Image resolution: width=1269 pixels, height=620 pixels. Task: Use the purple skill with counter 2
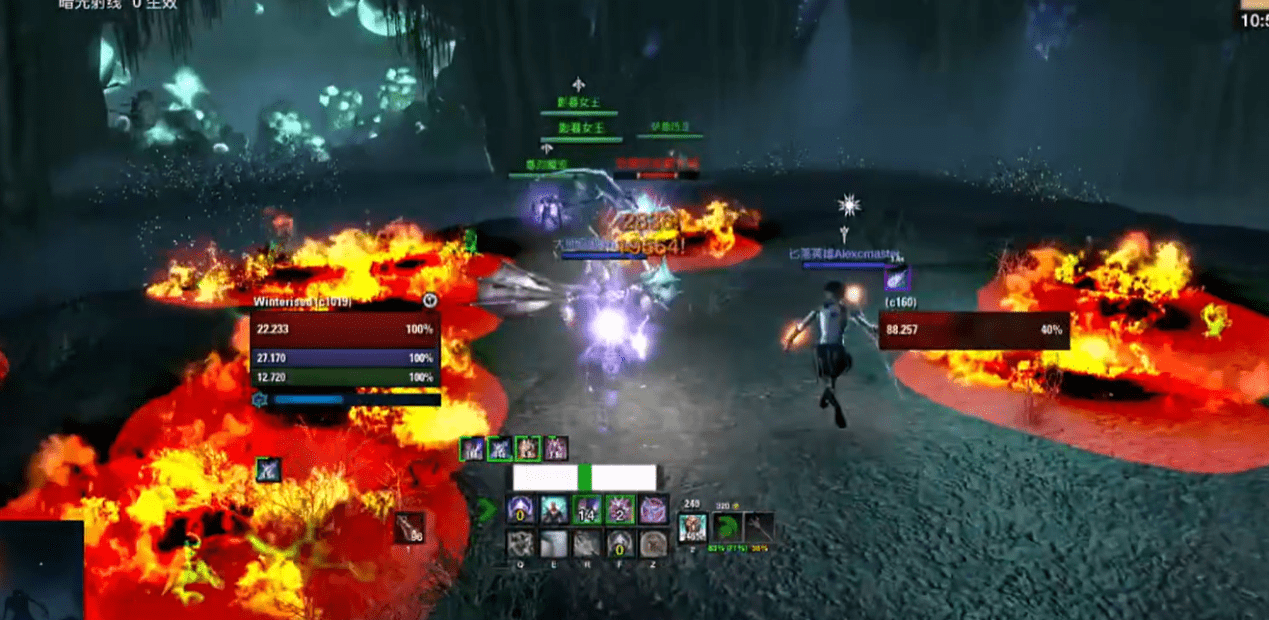click(619, 511)
